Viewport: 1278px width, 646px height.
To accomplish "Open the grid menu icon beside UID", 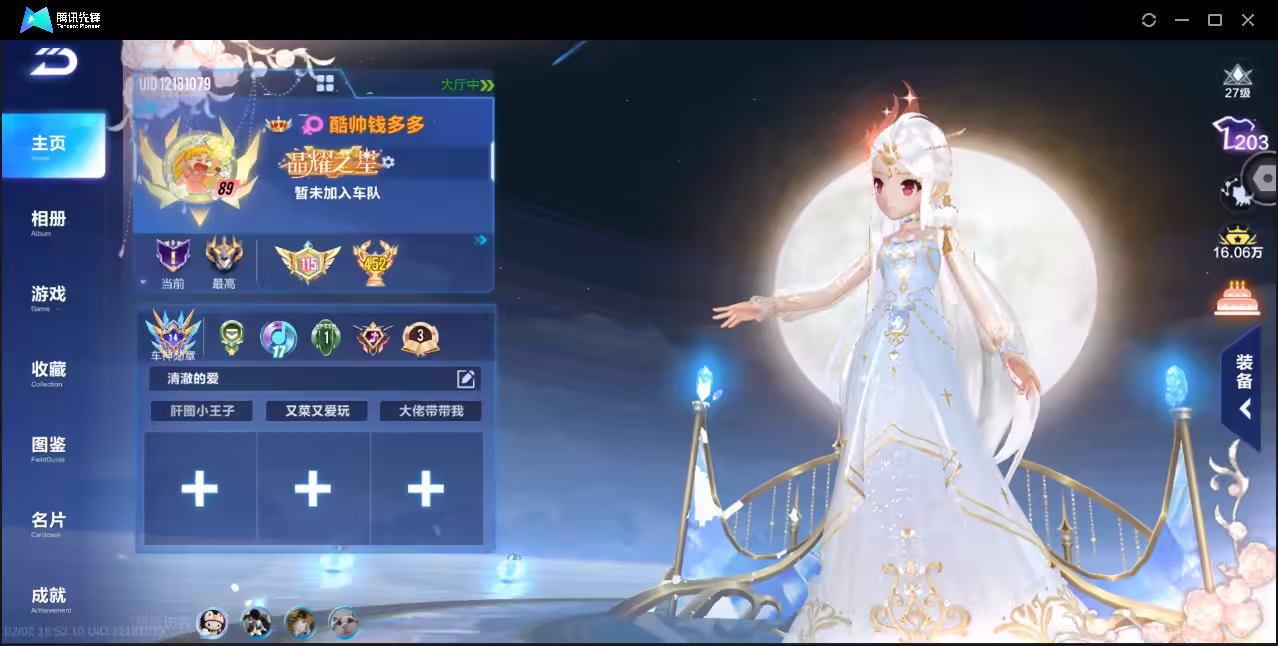I will click(325, 83).
